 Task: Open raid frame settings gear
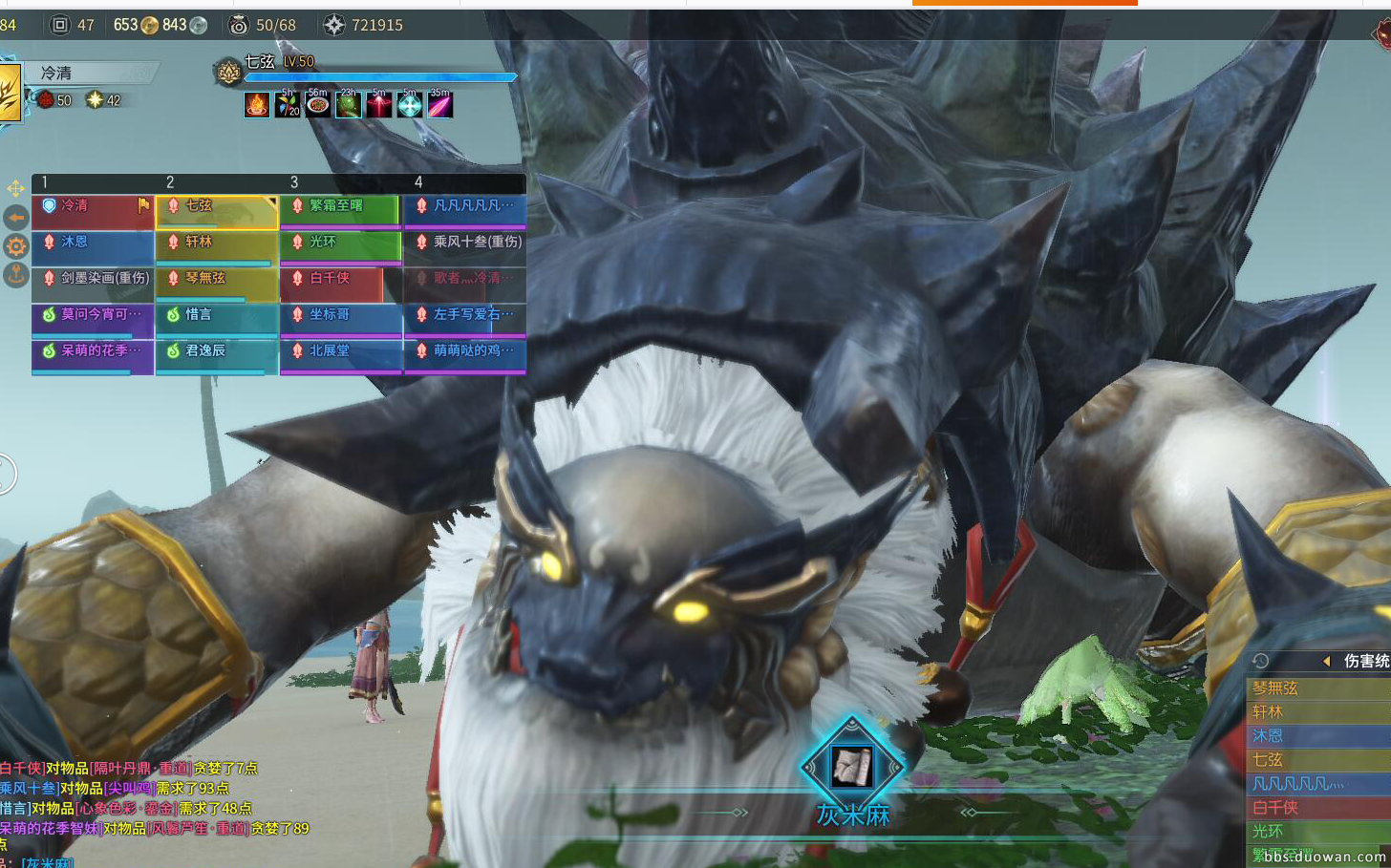(x=16, y=246)
